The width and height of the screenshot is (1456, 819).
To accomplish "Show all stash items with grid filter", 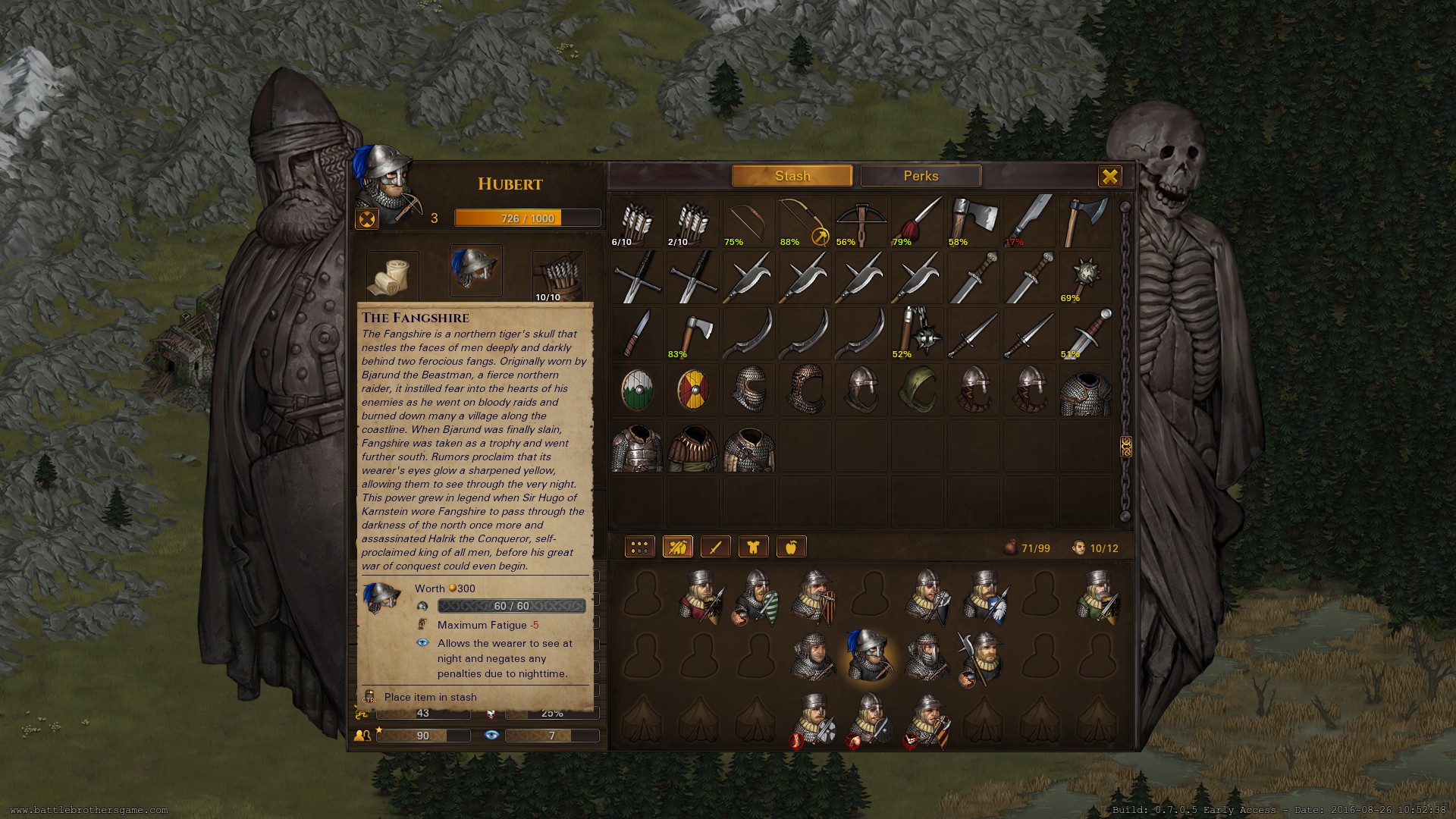I will [x=639, y=547].
